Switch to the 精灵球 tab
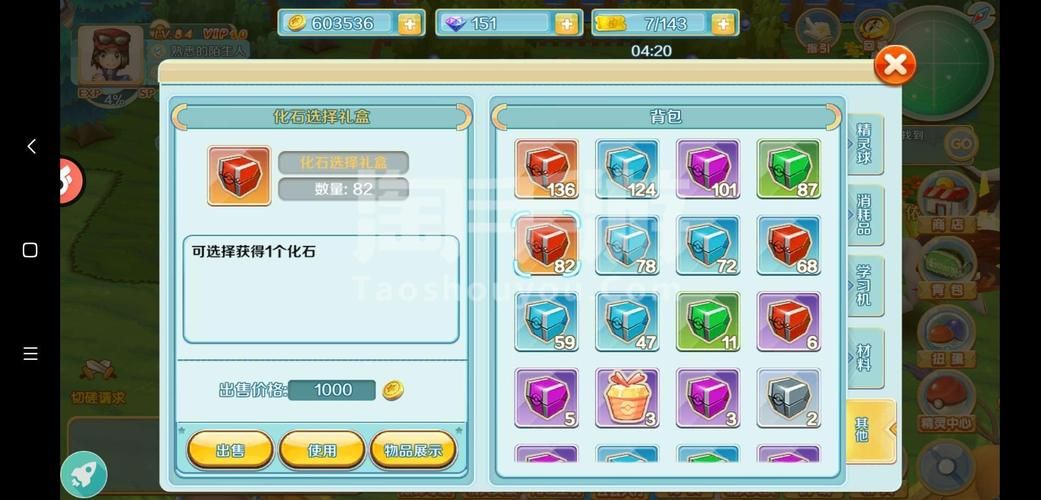The width and height of the screenshot is (1041, 500). click(x=864, y=143)
